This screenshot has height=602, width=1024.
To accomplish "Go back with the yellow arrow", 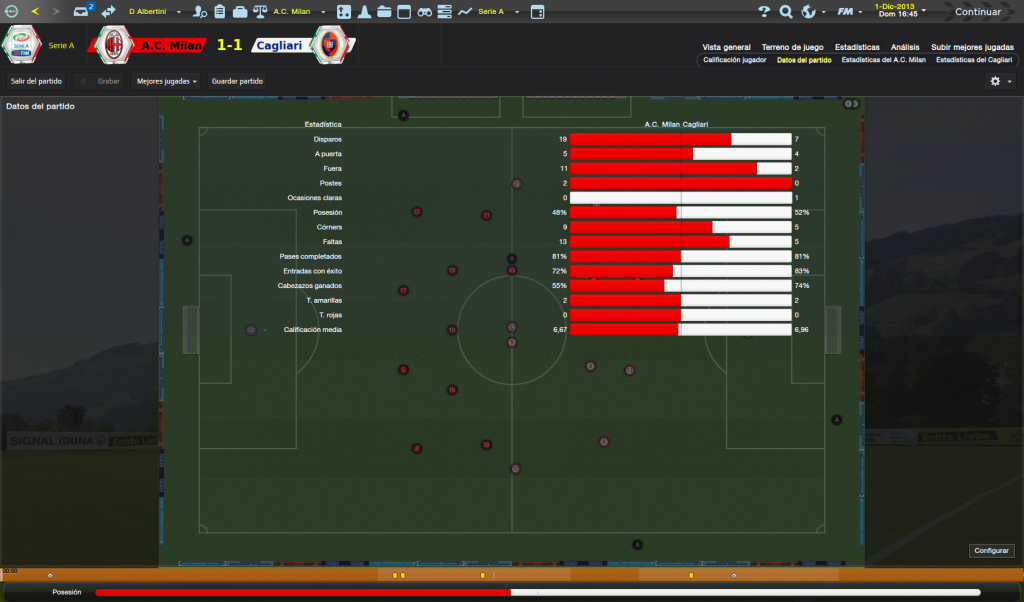I will [35, 12].
